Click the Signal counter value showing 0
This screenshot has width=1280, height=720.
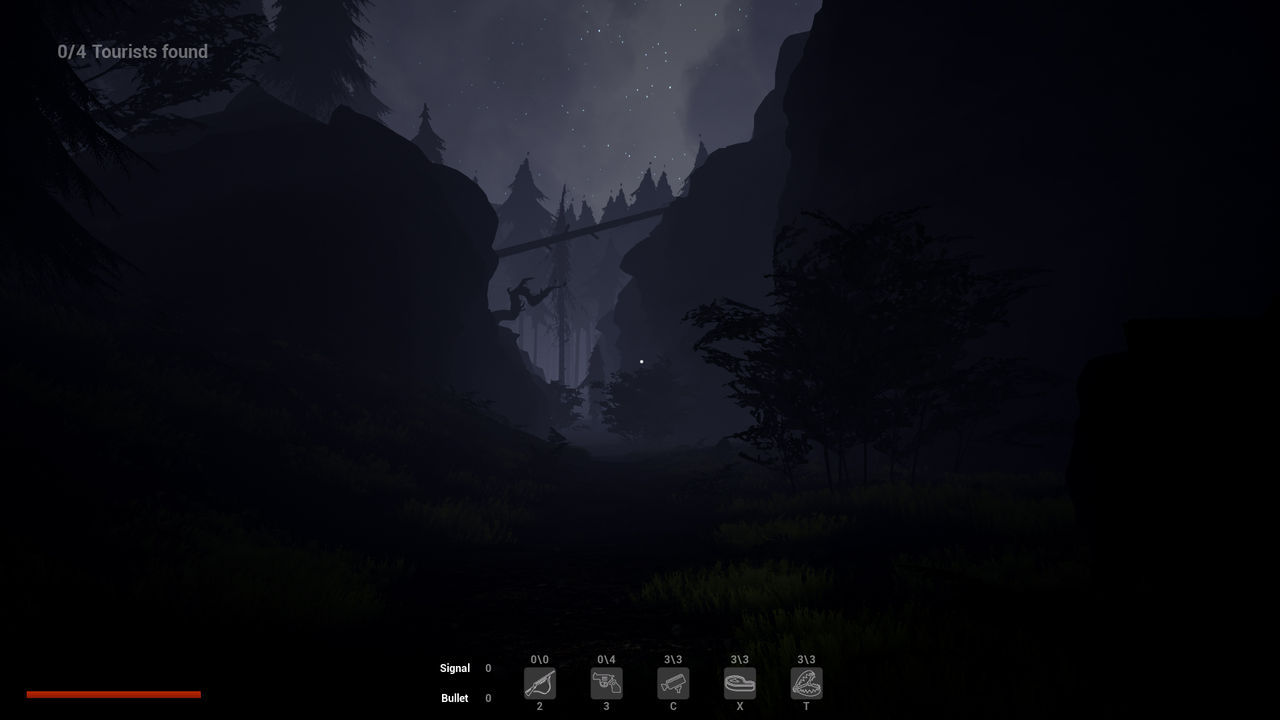[x=488, y=668]
